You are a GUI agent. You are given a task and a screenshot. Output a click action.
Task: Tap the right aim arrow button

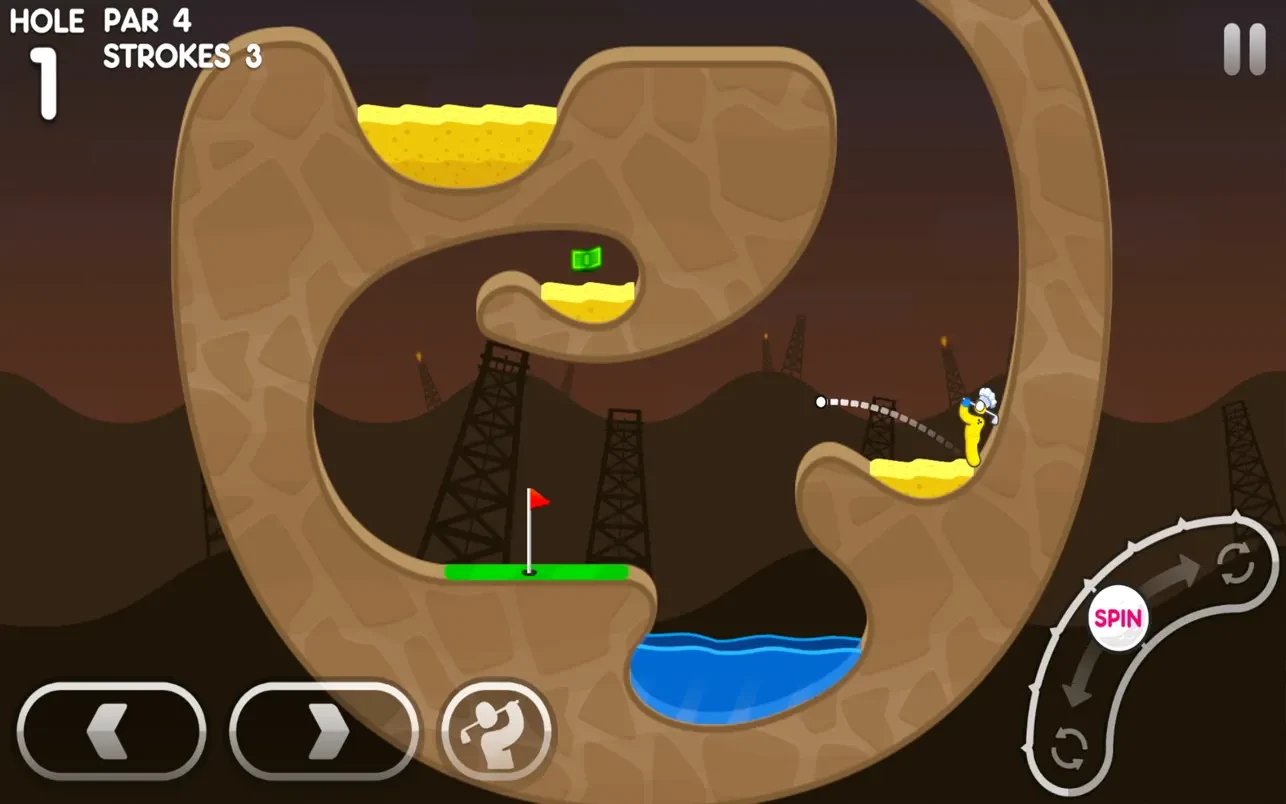(324, 731)
